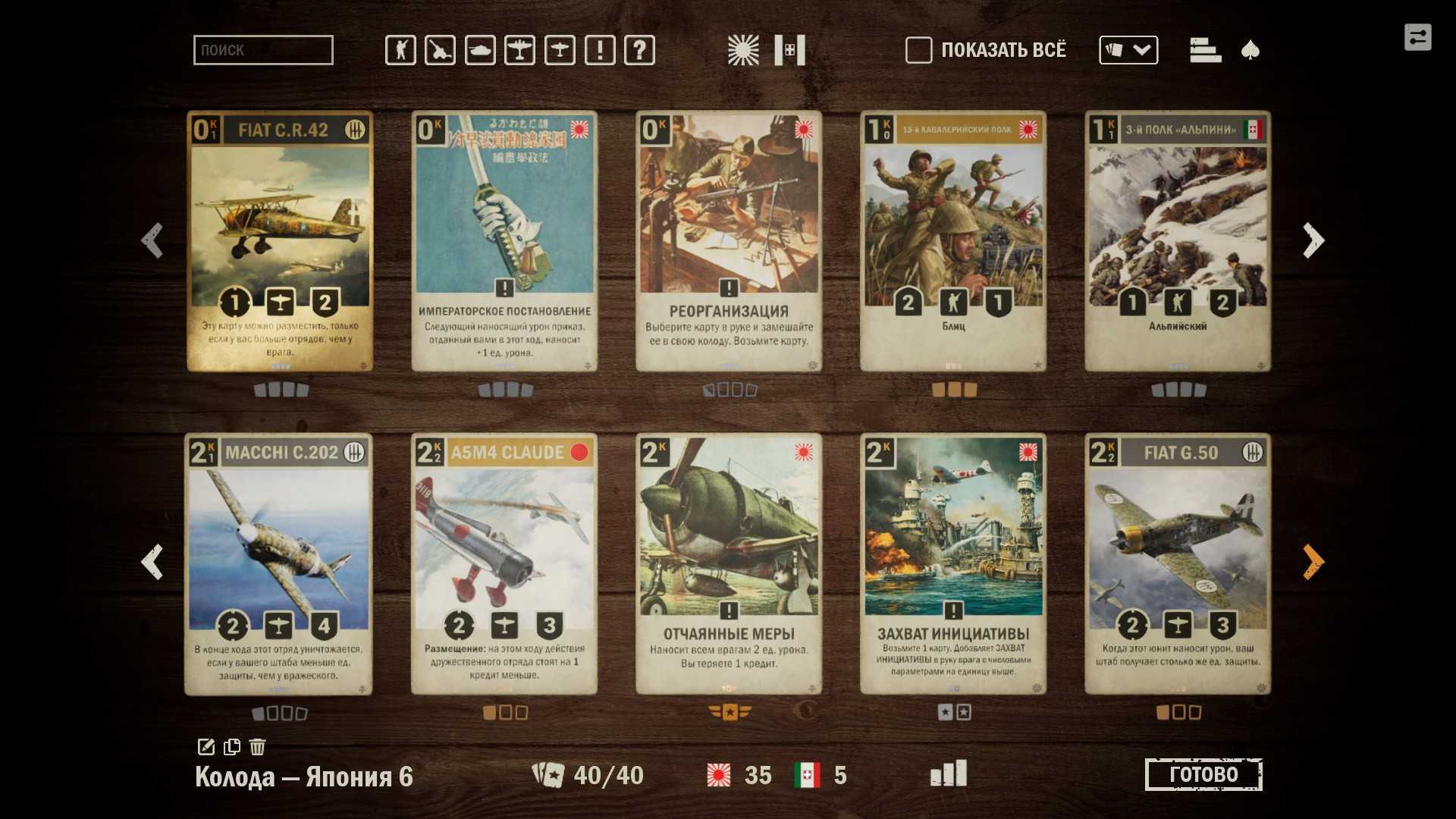
Task: Pick the ЗАХВАТ ИНИЦИАТИВЫ card
Action: click(953, 563)
